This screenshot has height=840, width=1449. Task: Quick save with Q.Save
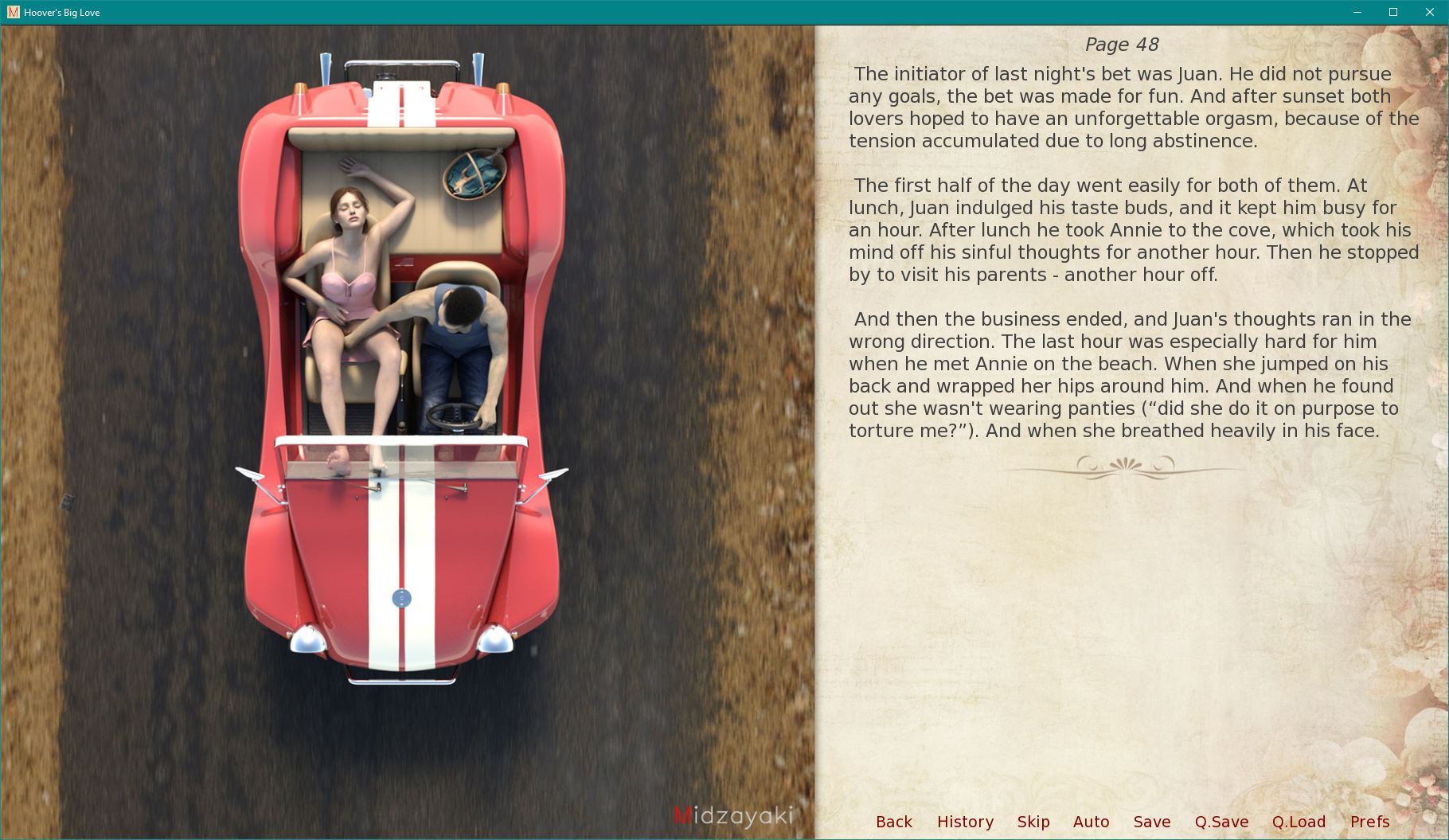[1221, 822]
